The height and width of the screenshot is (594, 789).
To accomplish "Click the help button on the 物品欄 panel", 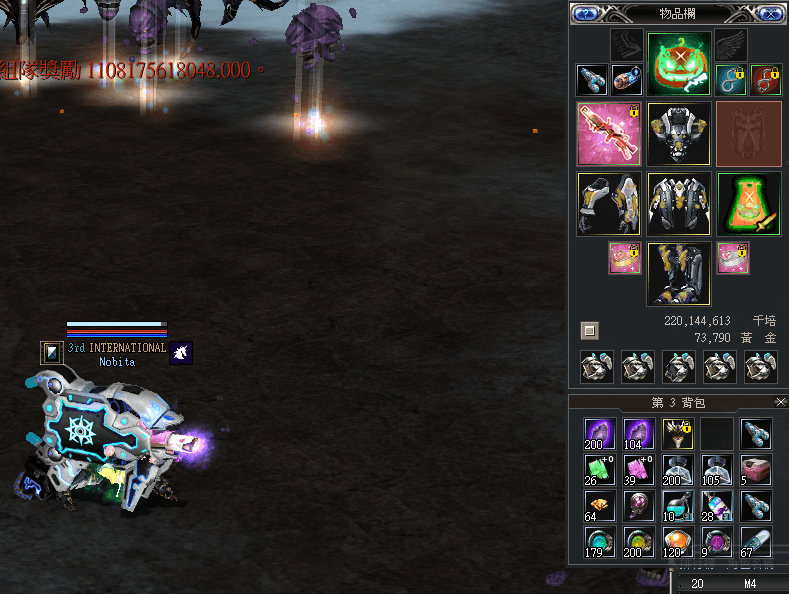I will point(584,13).
